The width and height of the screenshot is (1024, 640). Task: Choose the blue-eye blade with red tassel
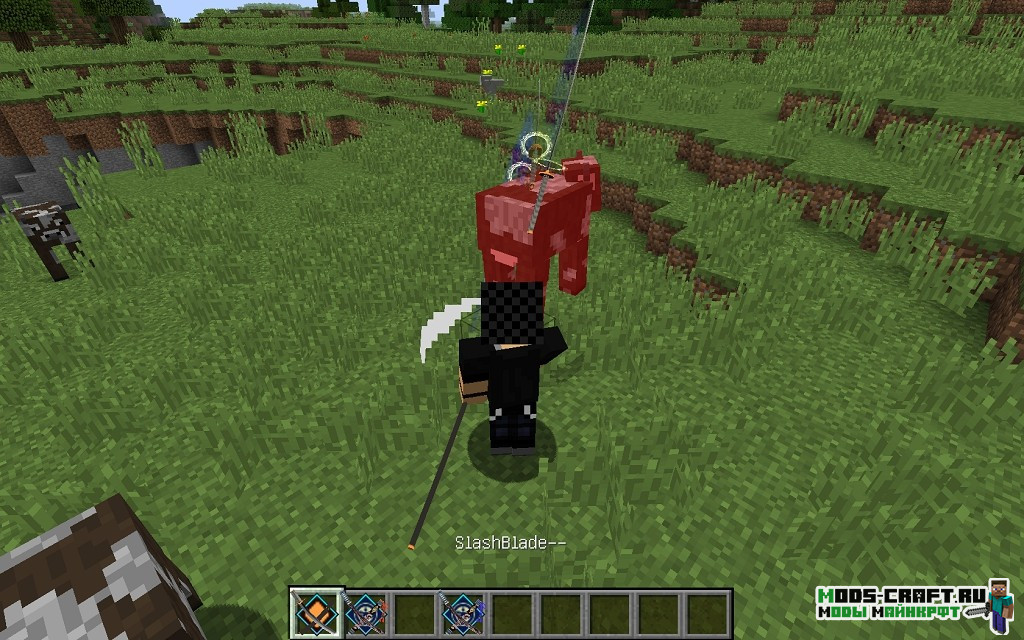point(365,612)
